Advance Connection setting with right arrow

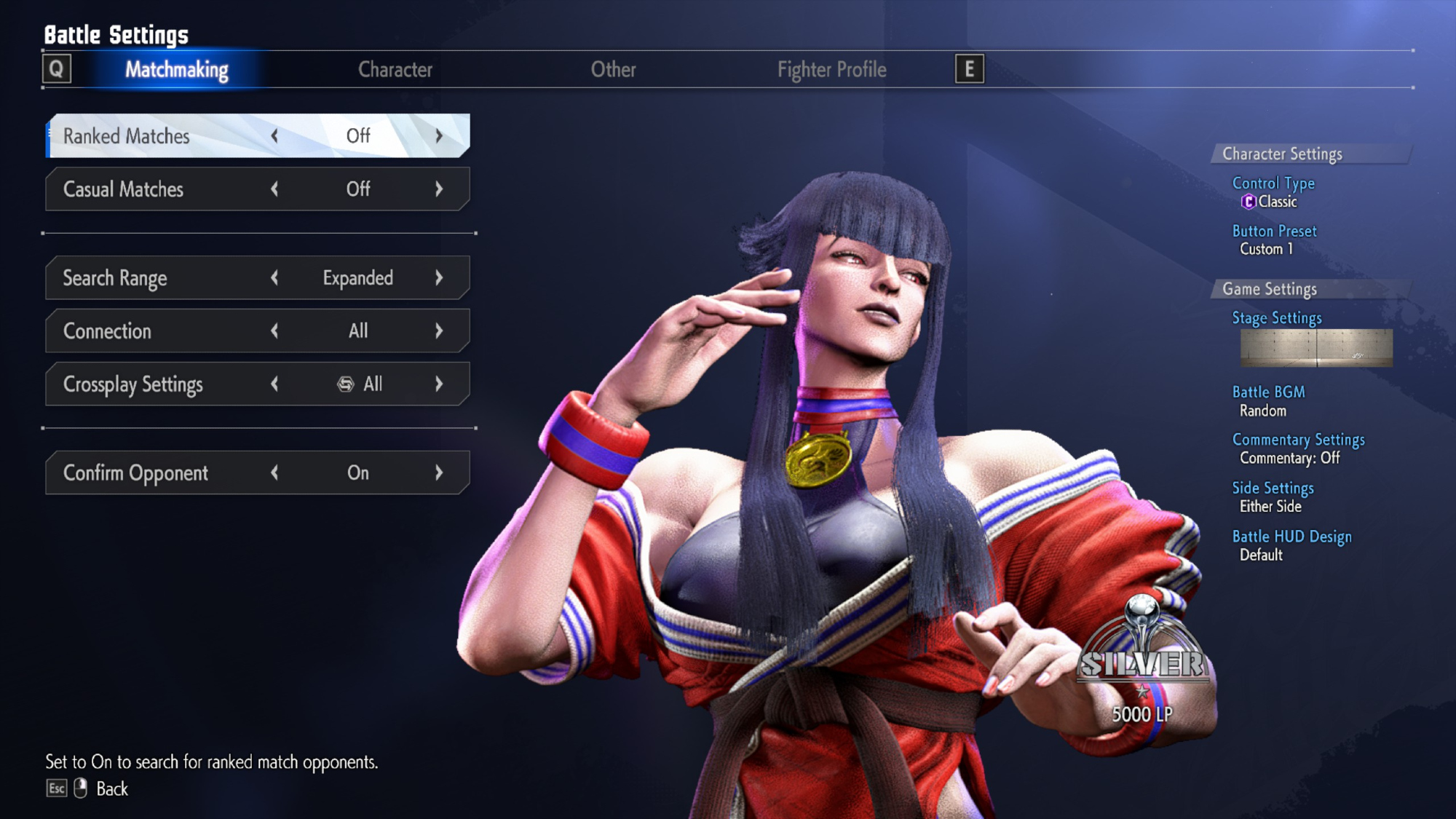point(439,331)
